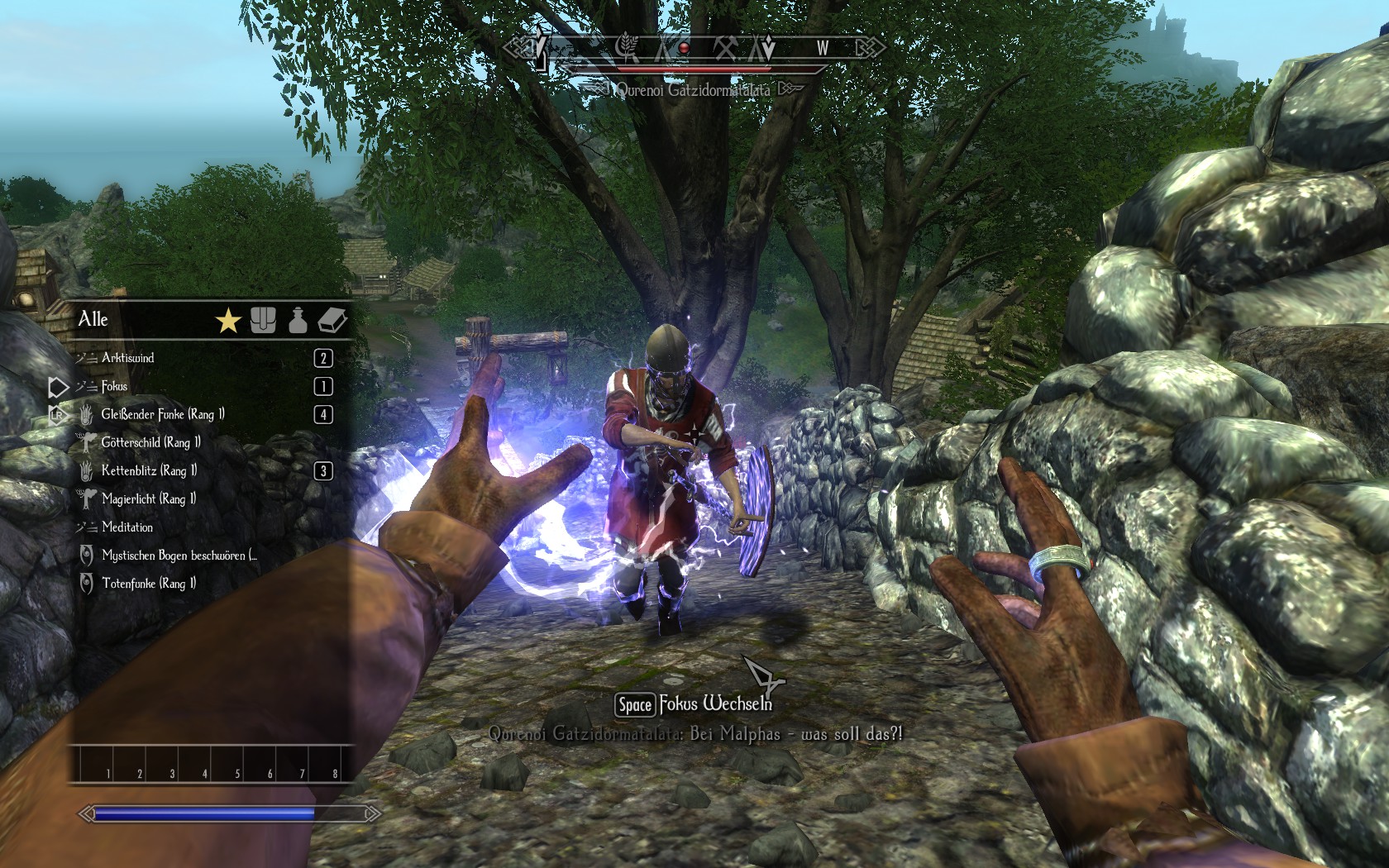The image size is (1389, 868).
Task: Filter favorites by the spell book icon
Action: click(x=332, y=320)
